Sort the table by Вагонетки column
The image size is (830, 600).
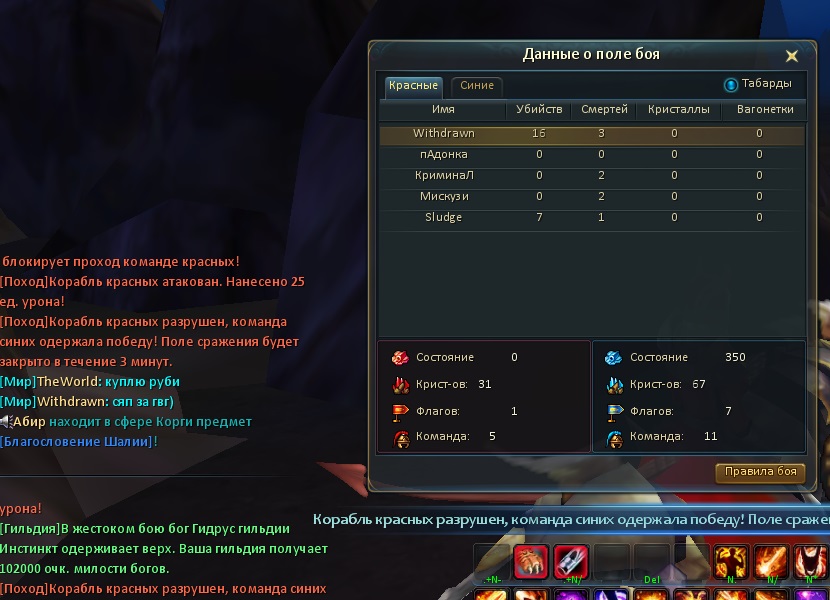(764, 110)
